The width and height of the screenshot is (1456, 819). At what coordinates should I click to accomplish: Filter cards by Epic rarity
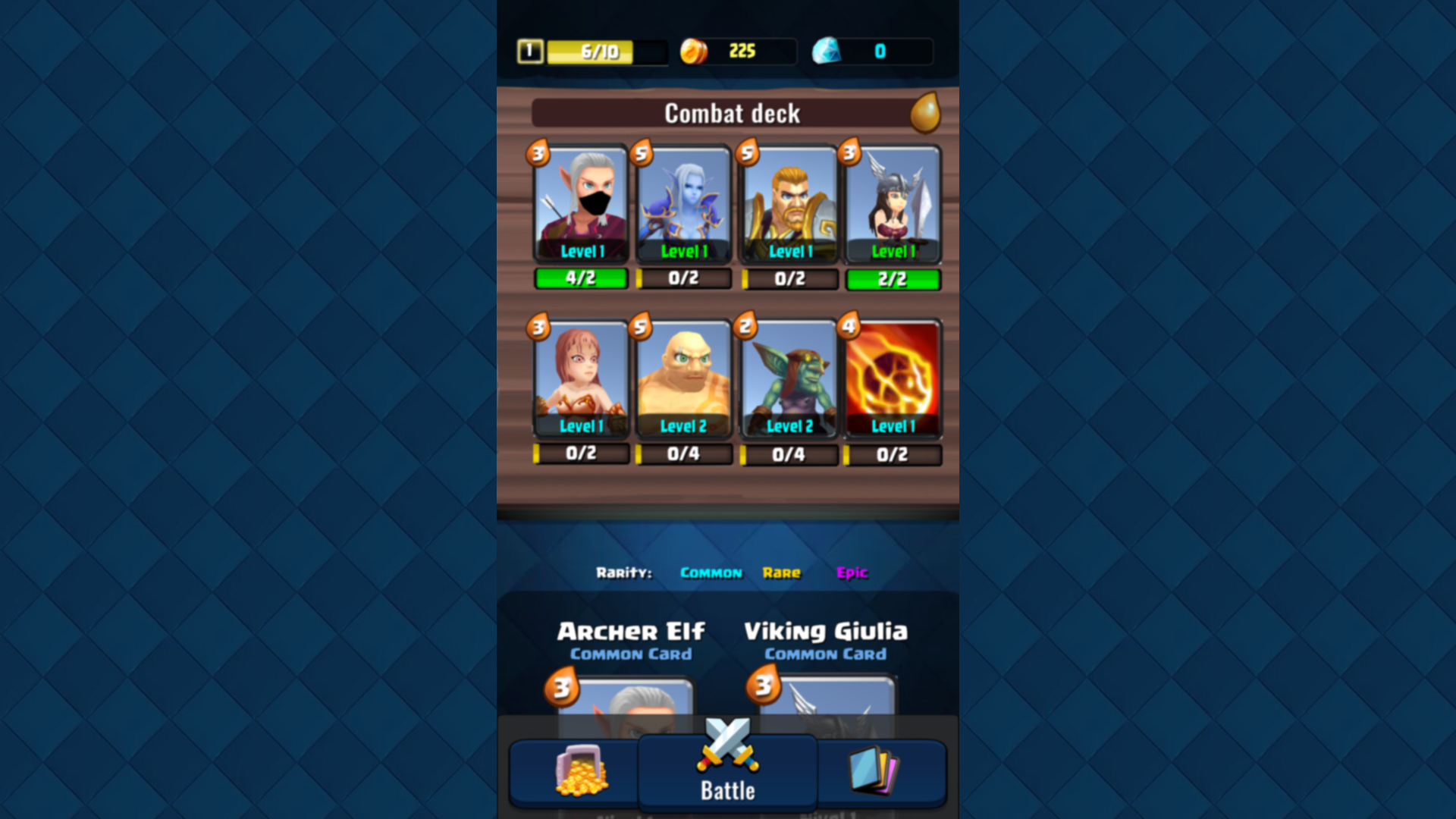click(852, 573)
